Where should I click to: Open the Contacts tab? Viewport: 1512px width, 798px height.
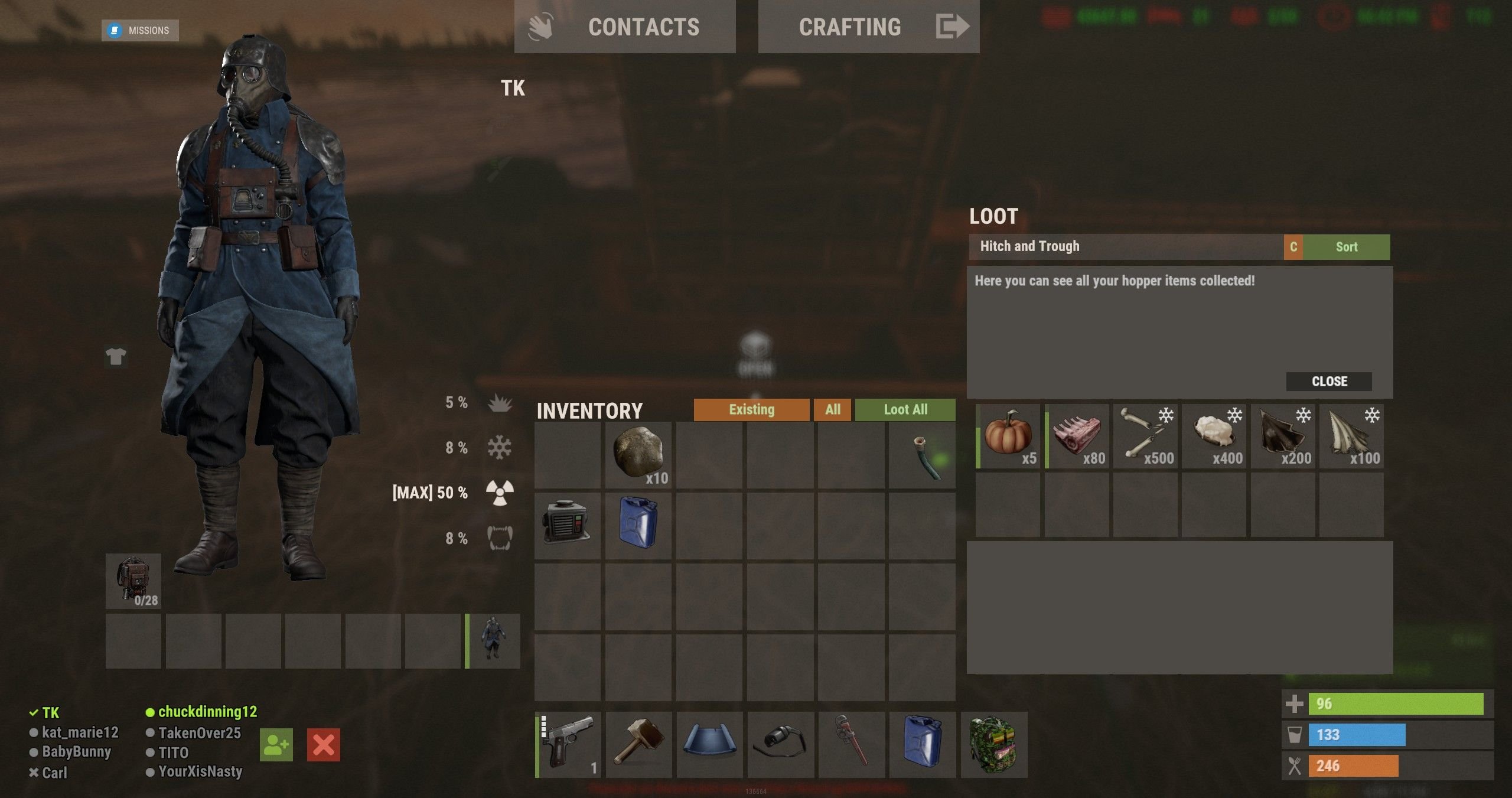click(x=624, y=27)
